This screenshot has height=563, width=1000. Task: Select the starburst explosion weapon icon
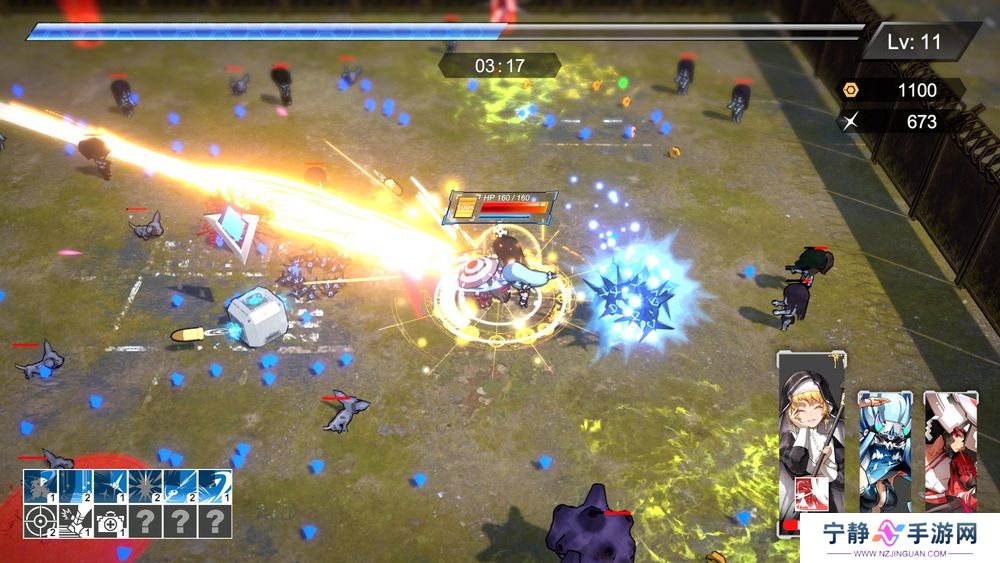(x=145, y=487)
